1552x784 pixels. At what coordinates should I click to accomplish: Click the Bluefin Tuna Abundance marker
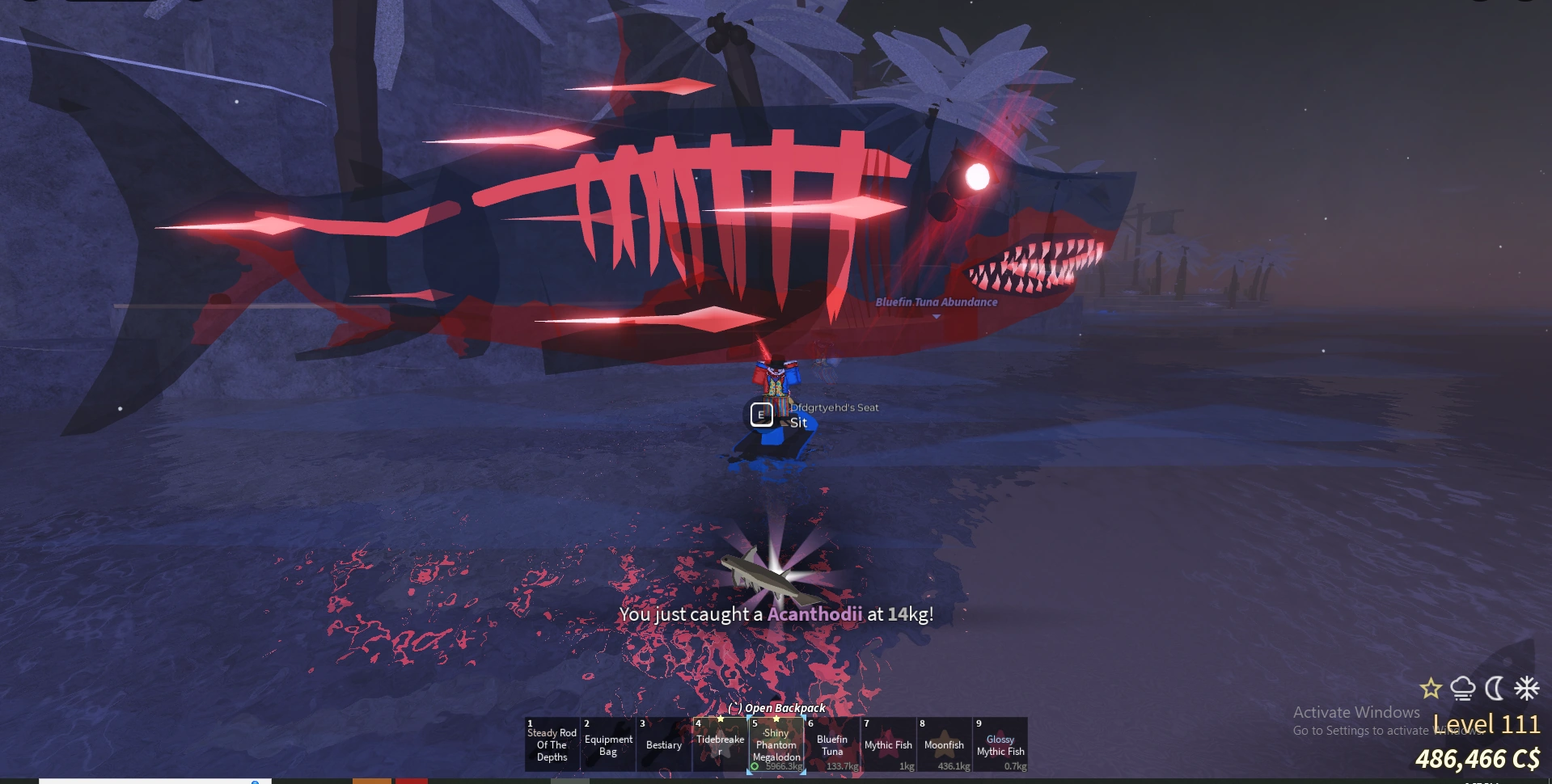pyautogui.click(x=935, y=303)
